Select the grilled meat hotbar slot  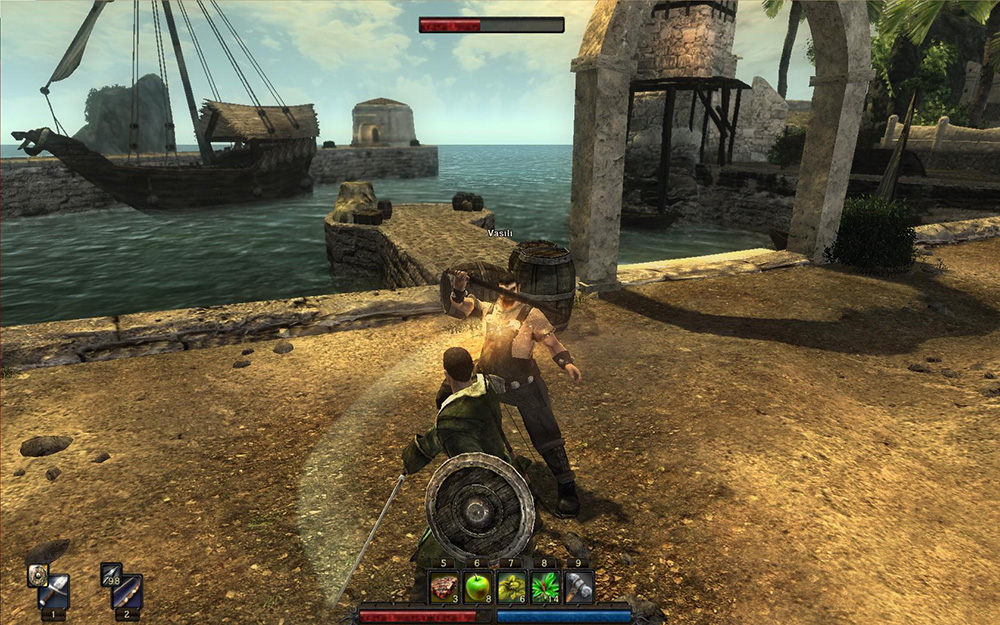tap(443, 587)
